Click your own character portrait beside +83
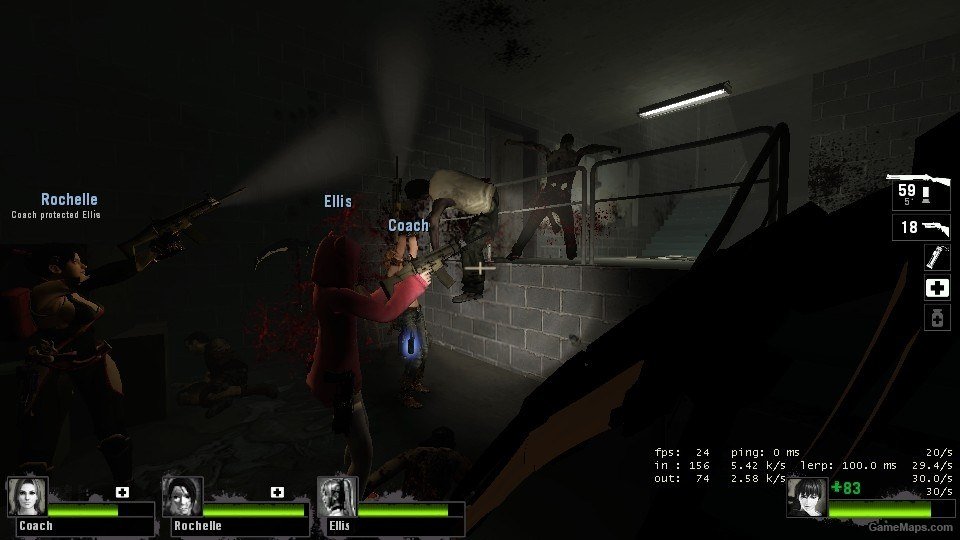 click(x=807, y=497)
